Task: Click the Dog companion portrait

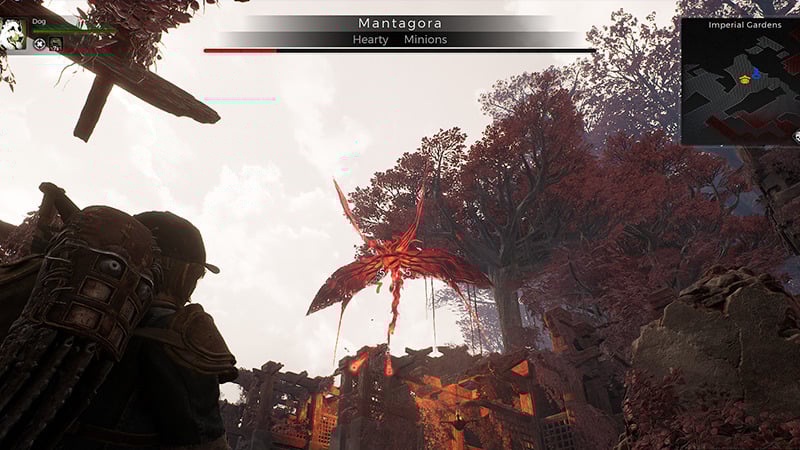Action: point(14,34)
